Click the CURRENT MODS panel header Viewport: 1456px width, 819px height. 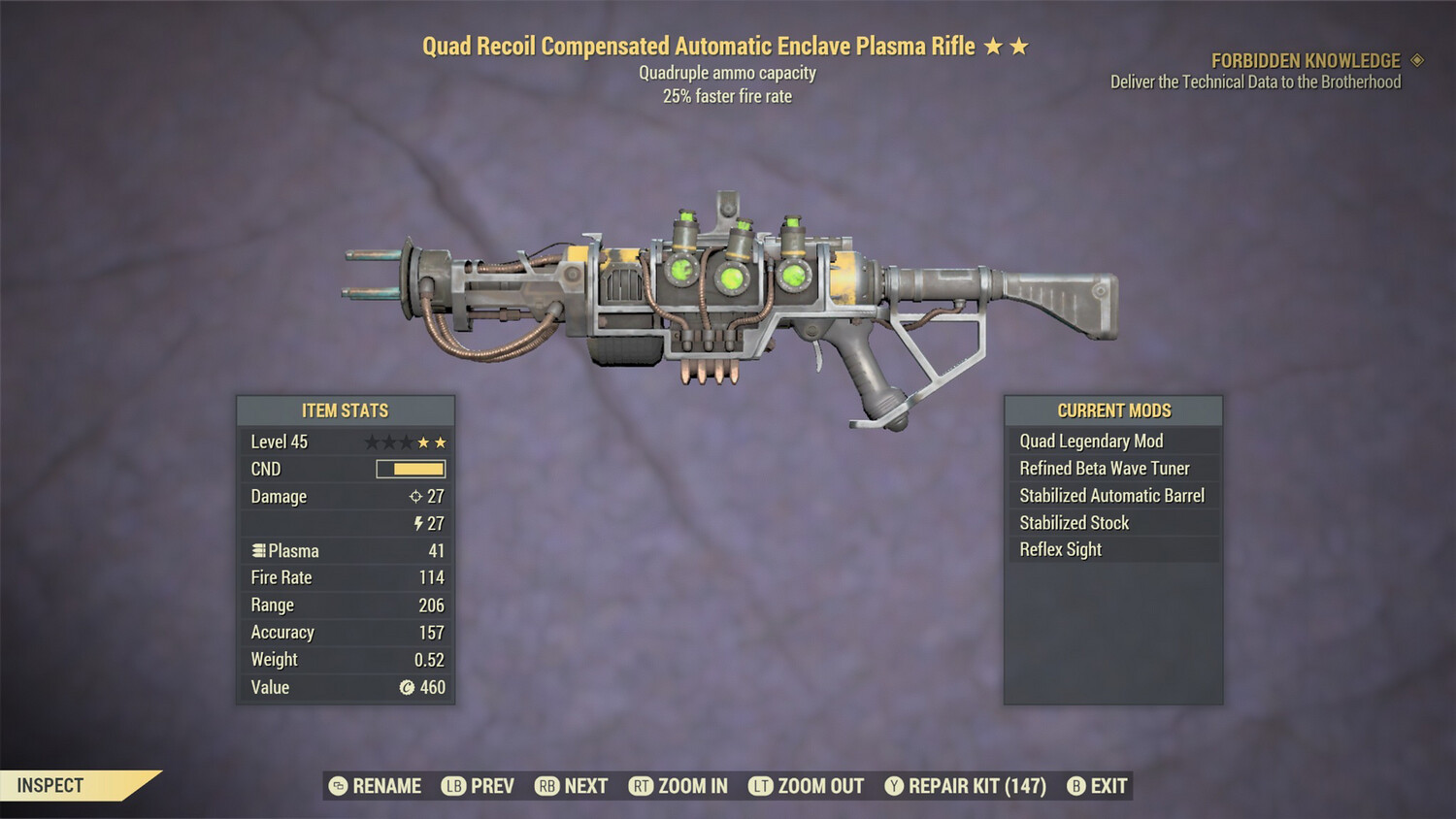(1112, 409)
